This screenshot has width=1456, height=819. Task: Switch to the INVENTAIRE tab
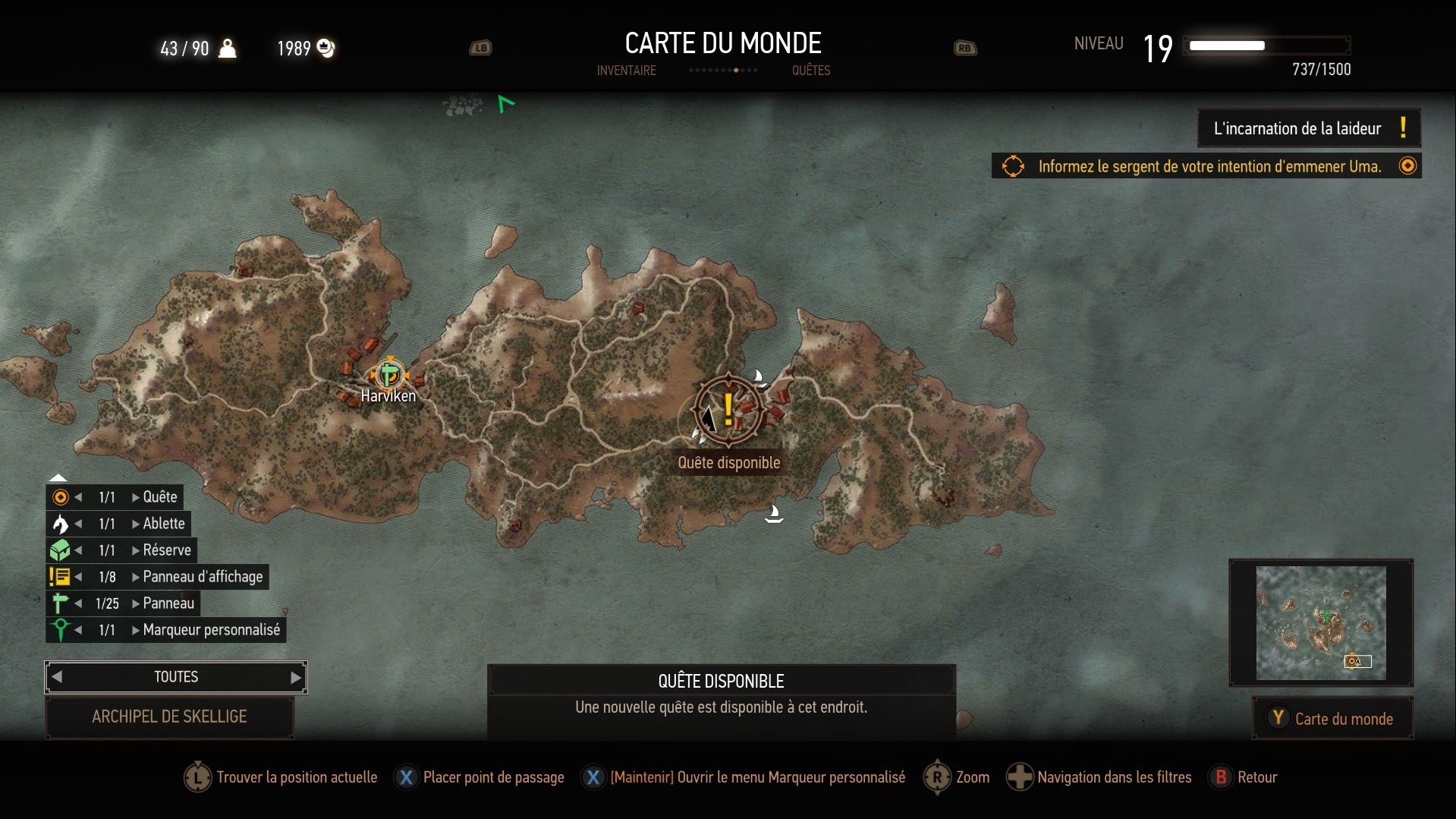(627, 70)
